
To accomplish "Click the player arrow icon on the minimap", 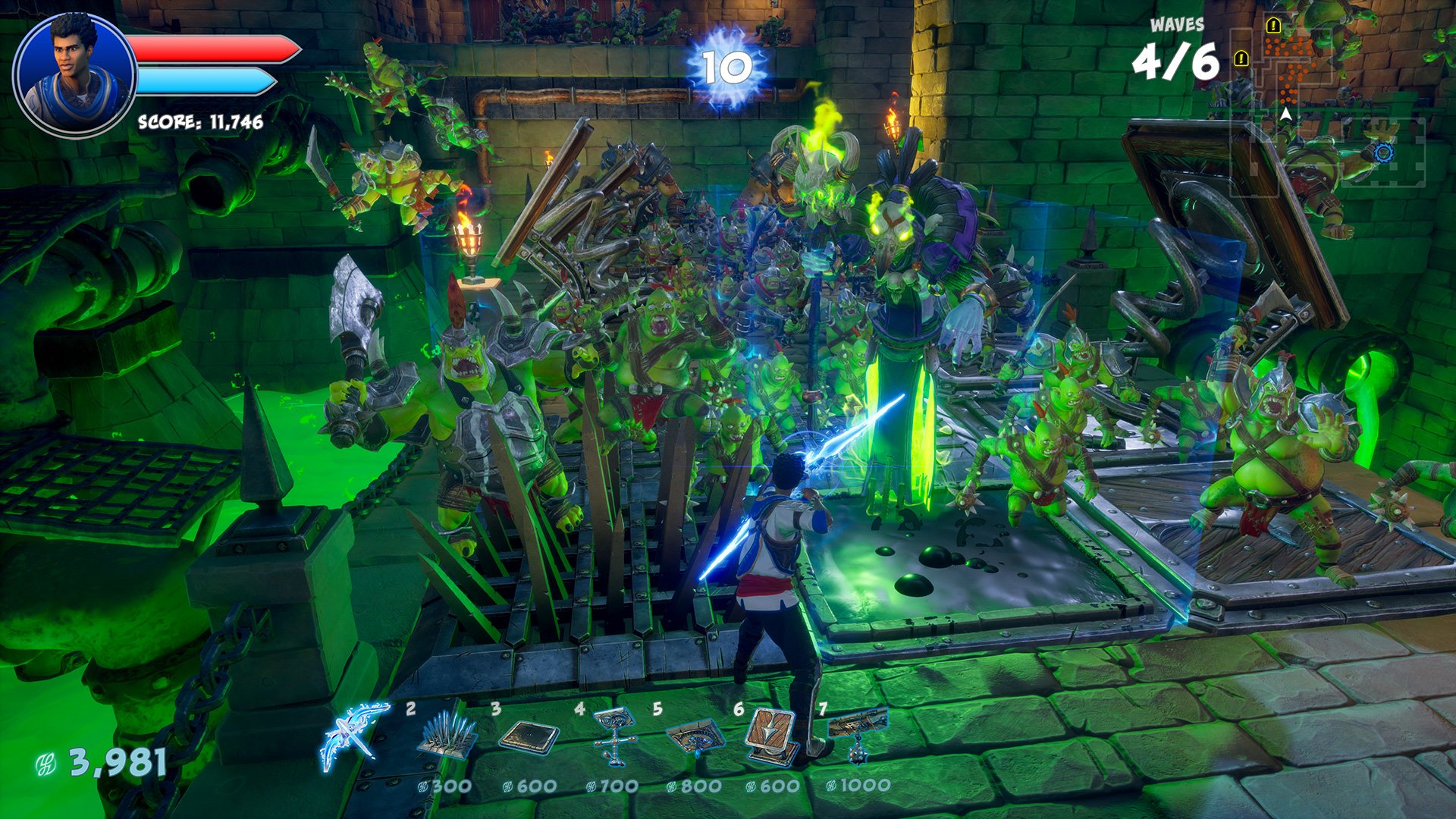I will click(1285, 114).
